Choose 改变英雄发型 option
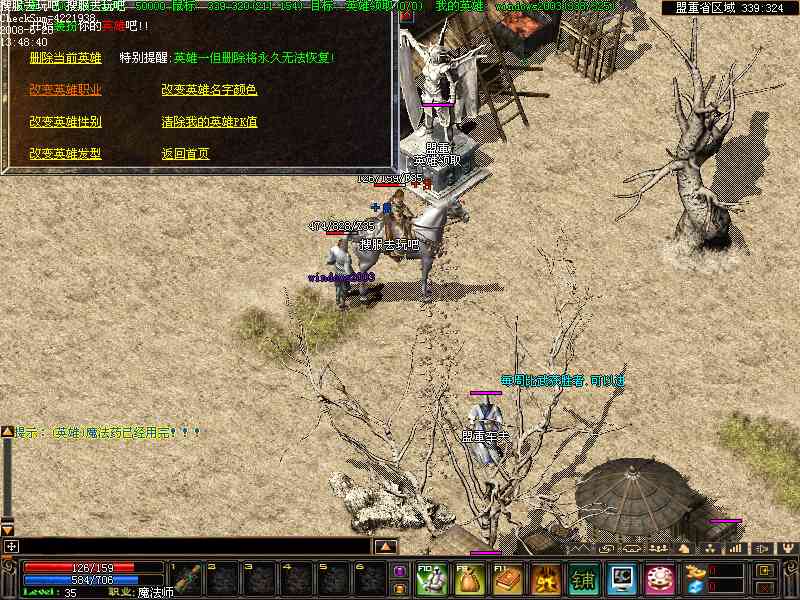 [x=65, y=154]
